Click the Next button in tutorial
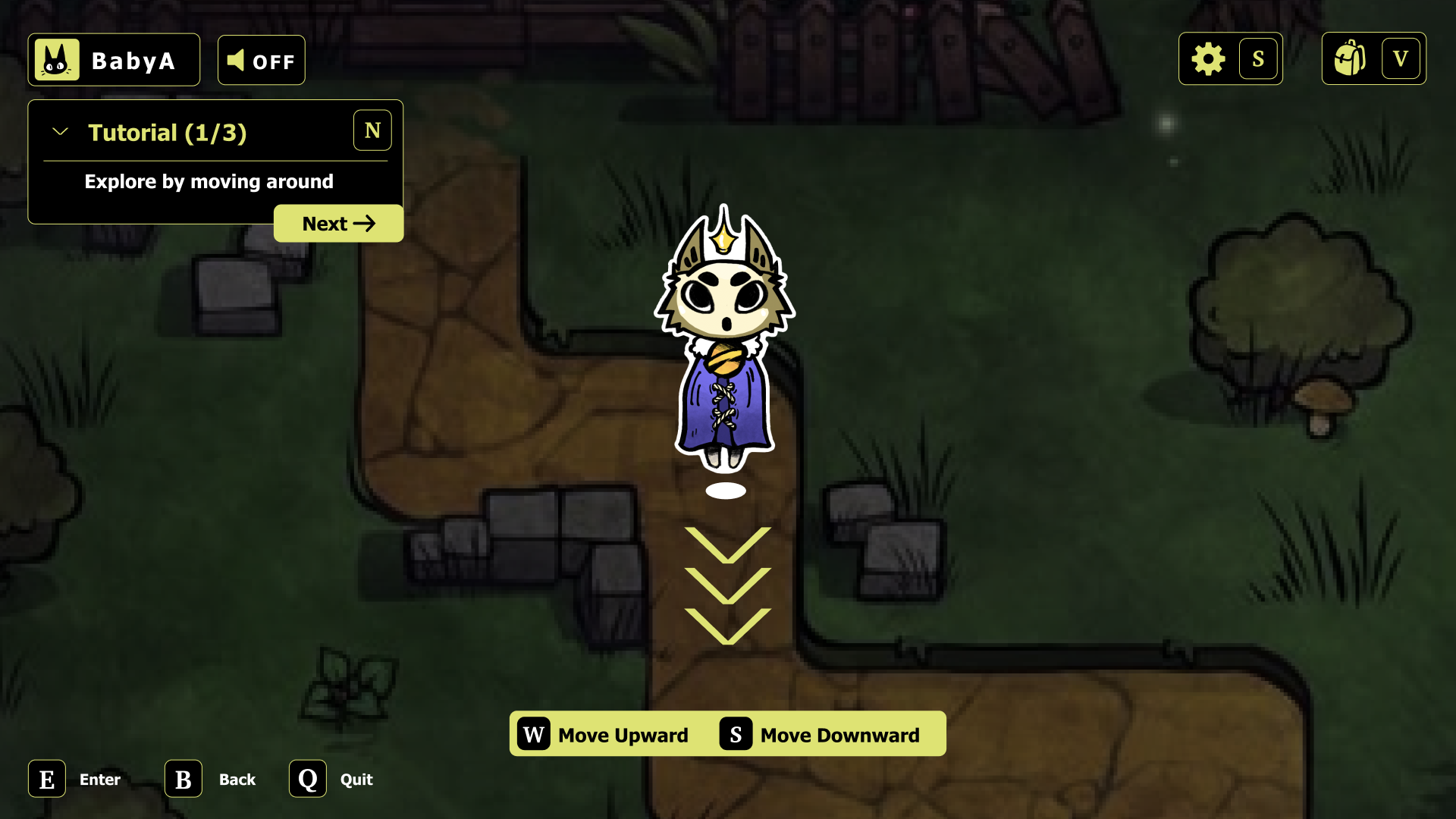Viewport: 1456px width, 819px height. point(338,224)
